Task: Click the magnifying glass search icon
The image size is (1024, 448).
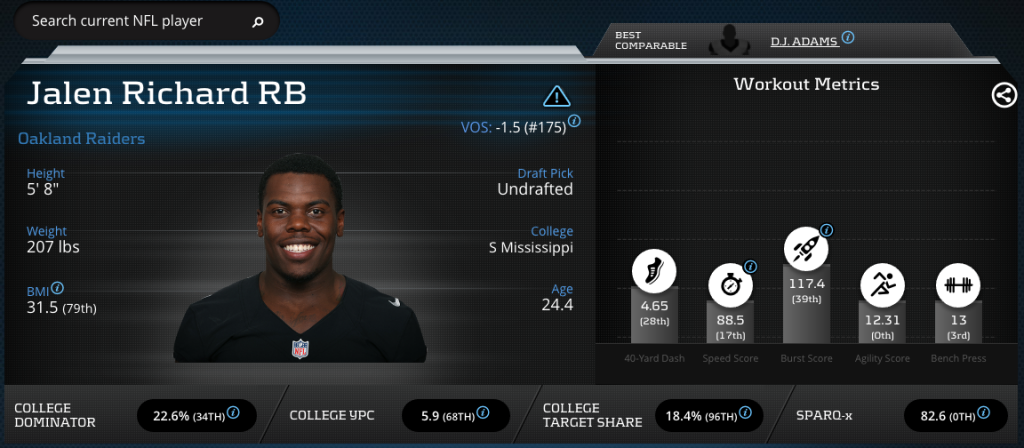Action: coord(258,21)
